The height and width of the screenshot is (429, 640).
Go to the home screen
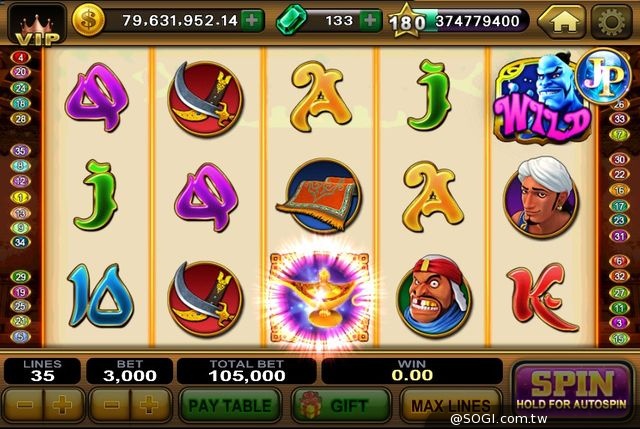561,20
